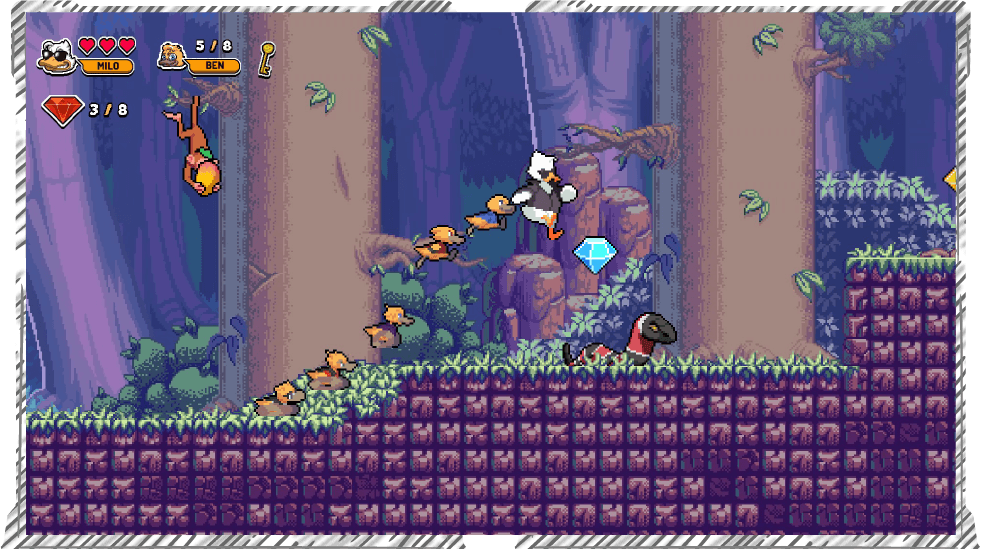Image resolution: width=981 pixels, height=549 pixels.
Task: Click the golden key icon
Action: [266, 58]
